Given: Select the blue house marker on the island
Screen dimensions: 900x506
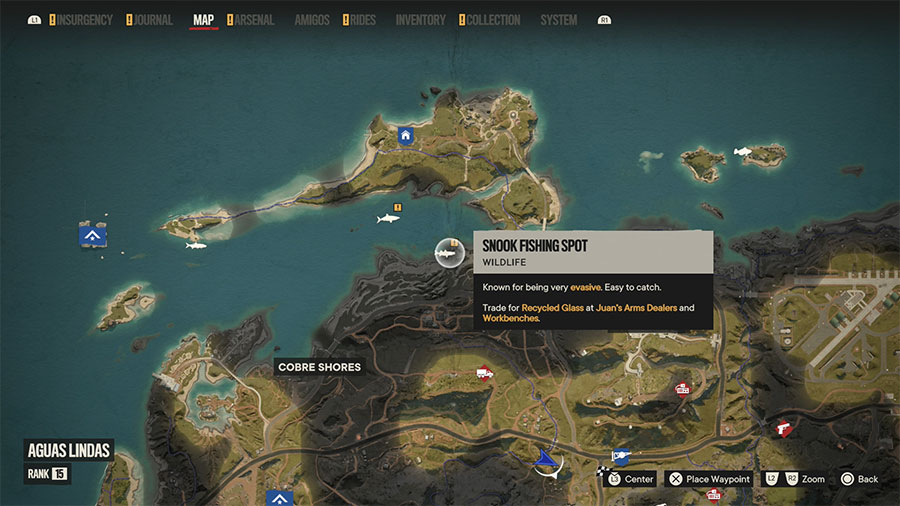Looking at the screenshot, I should pyautogui.click(x=405, y=135).
